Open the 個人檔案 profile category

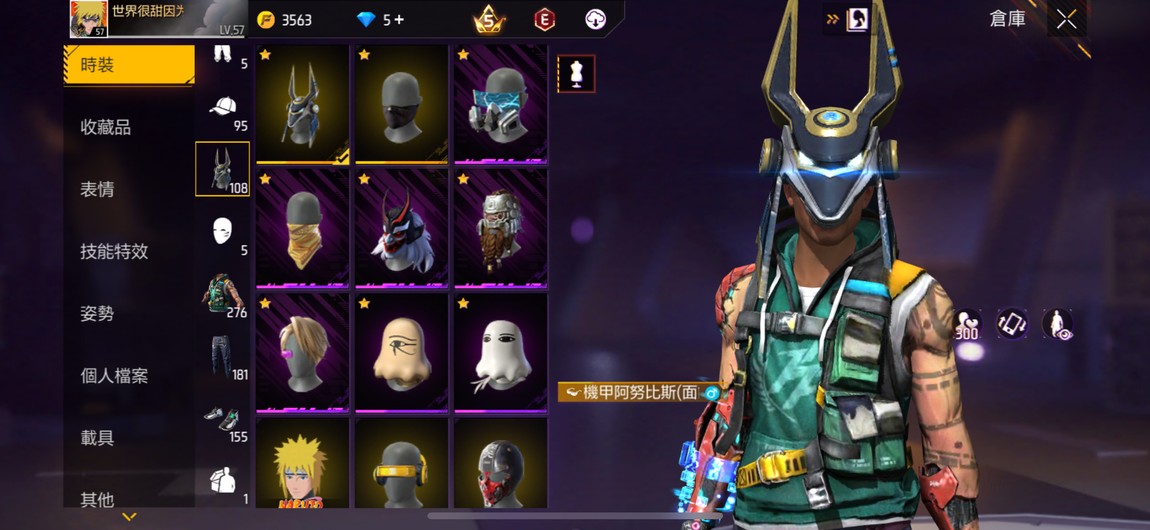(114, 376)
